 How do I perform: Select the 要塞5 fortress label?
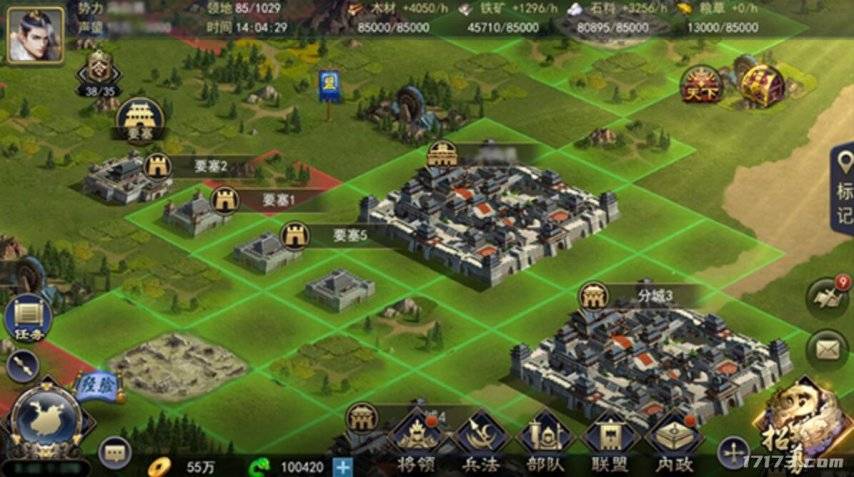(x=350, y=236)
